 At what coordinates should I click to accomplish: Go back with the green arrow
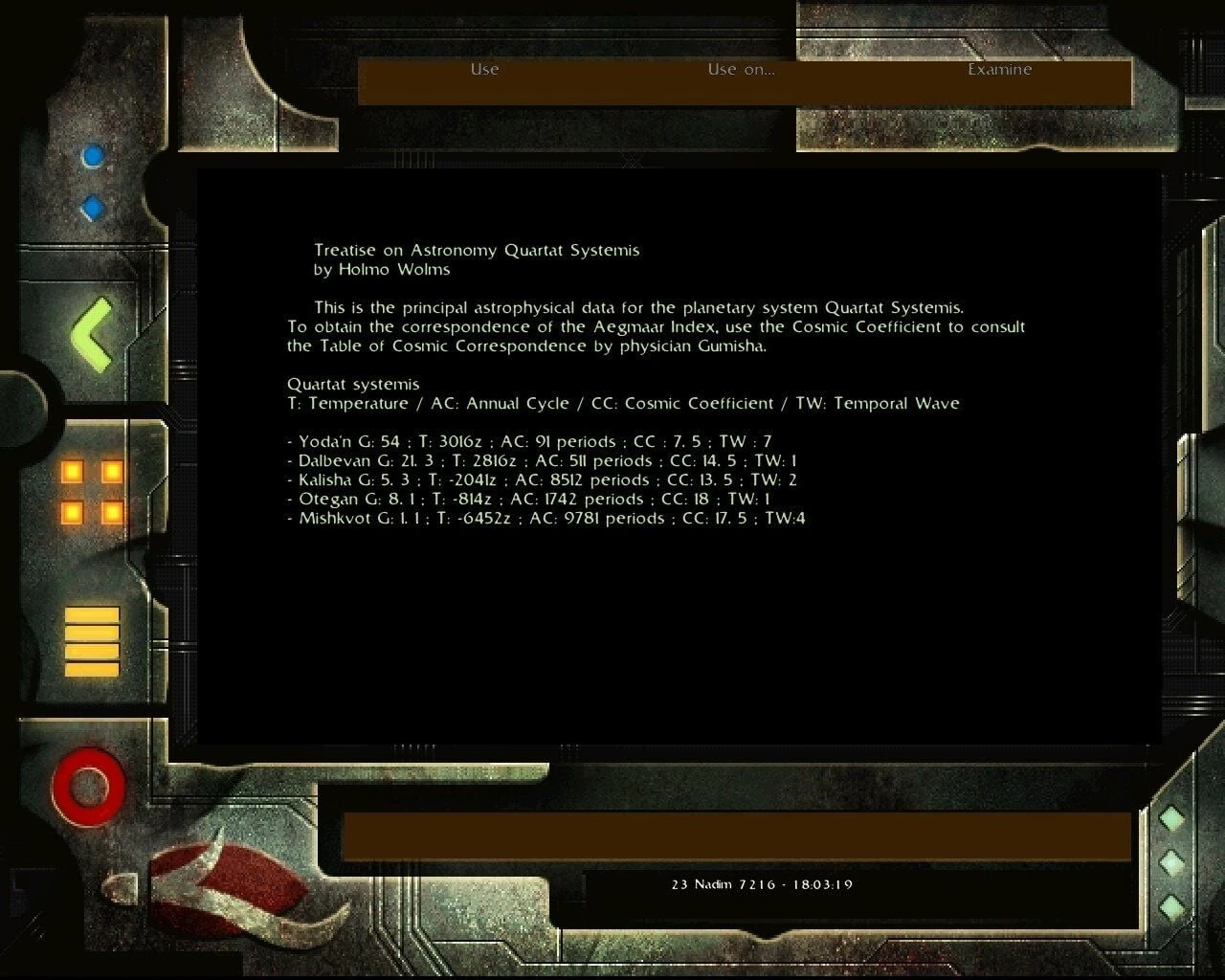point(93,334)
